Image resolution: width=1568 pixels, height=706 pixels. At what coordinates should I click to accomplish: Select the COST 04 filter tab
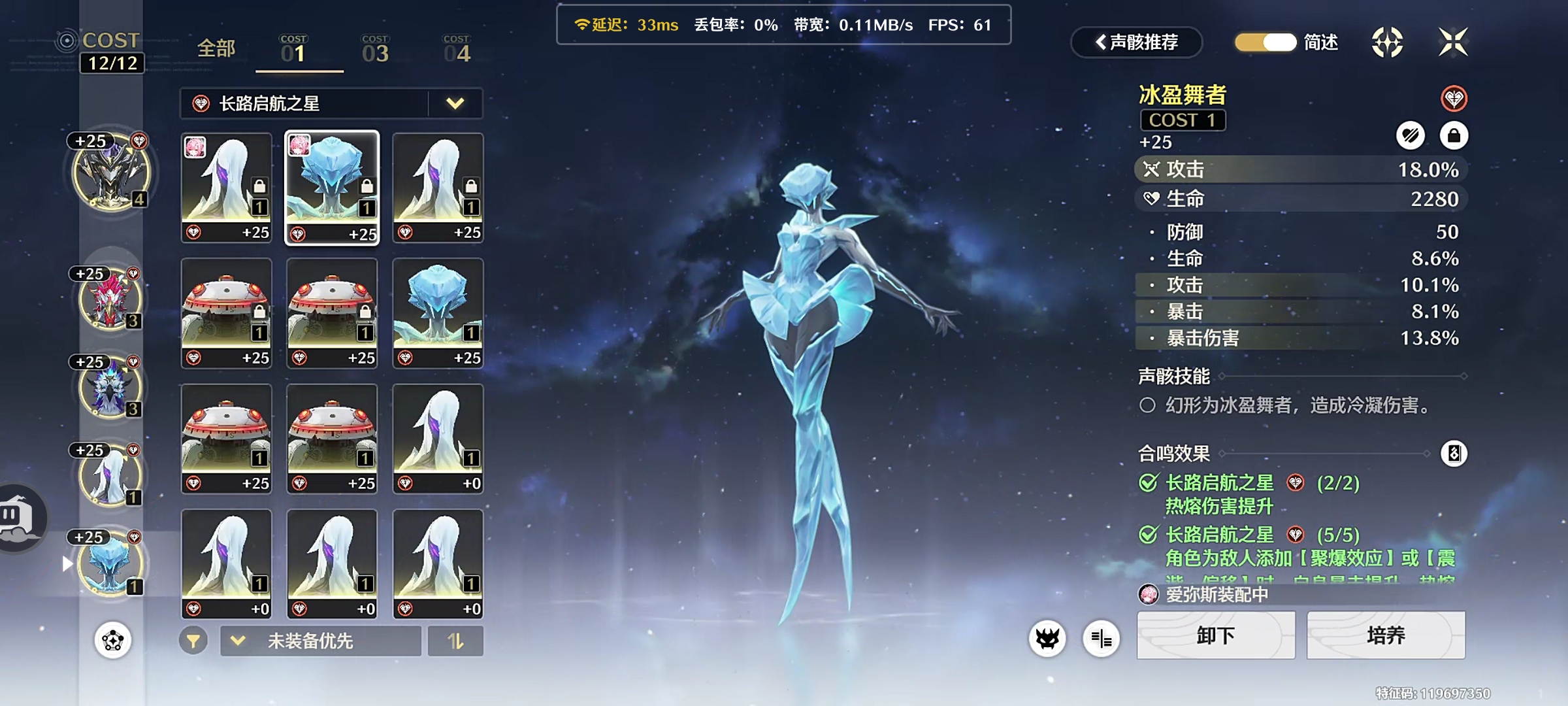457,50
